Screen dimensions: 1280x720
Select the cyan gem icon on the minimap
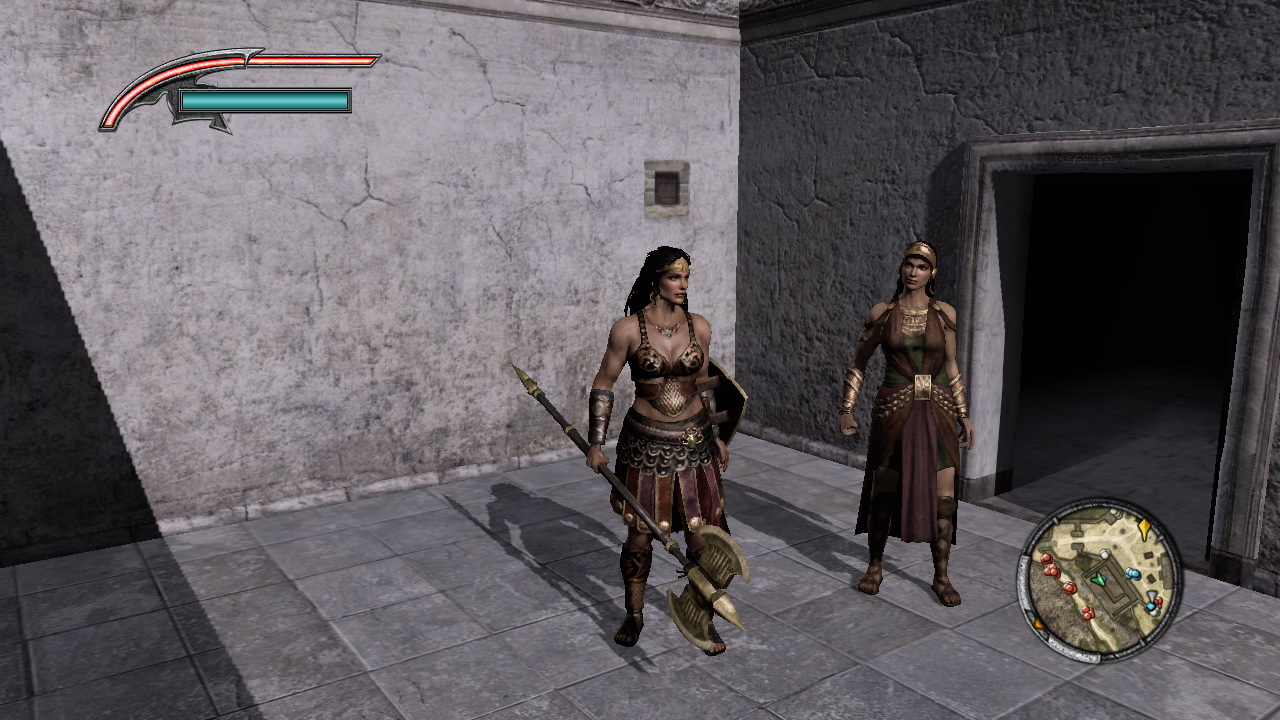1151,605
